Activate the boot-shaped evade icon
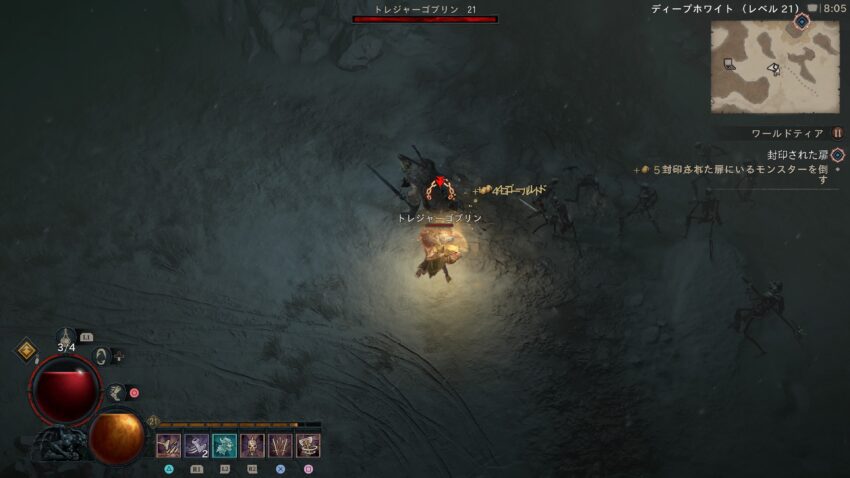This screenshot has width=850, height=478. [117, 392]
